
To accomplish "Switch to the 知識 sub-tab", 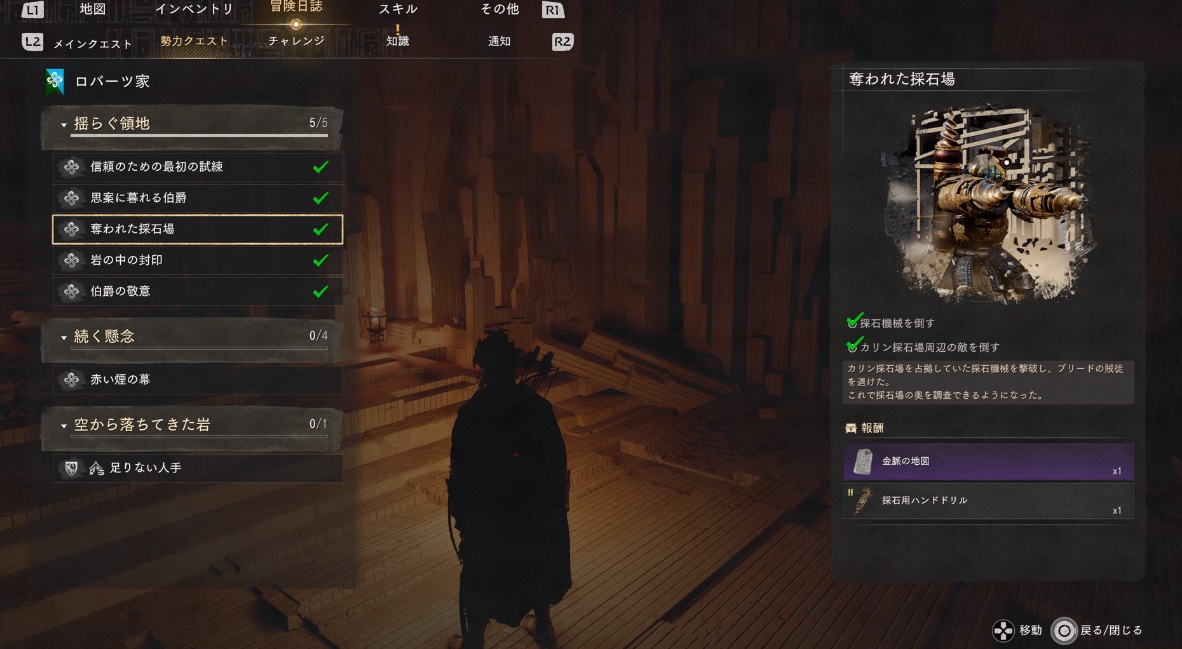I will pyautogui.click(x=398, y=42).
